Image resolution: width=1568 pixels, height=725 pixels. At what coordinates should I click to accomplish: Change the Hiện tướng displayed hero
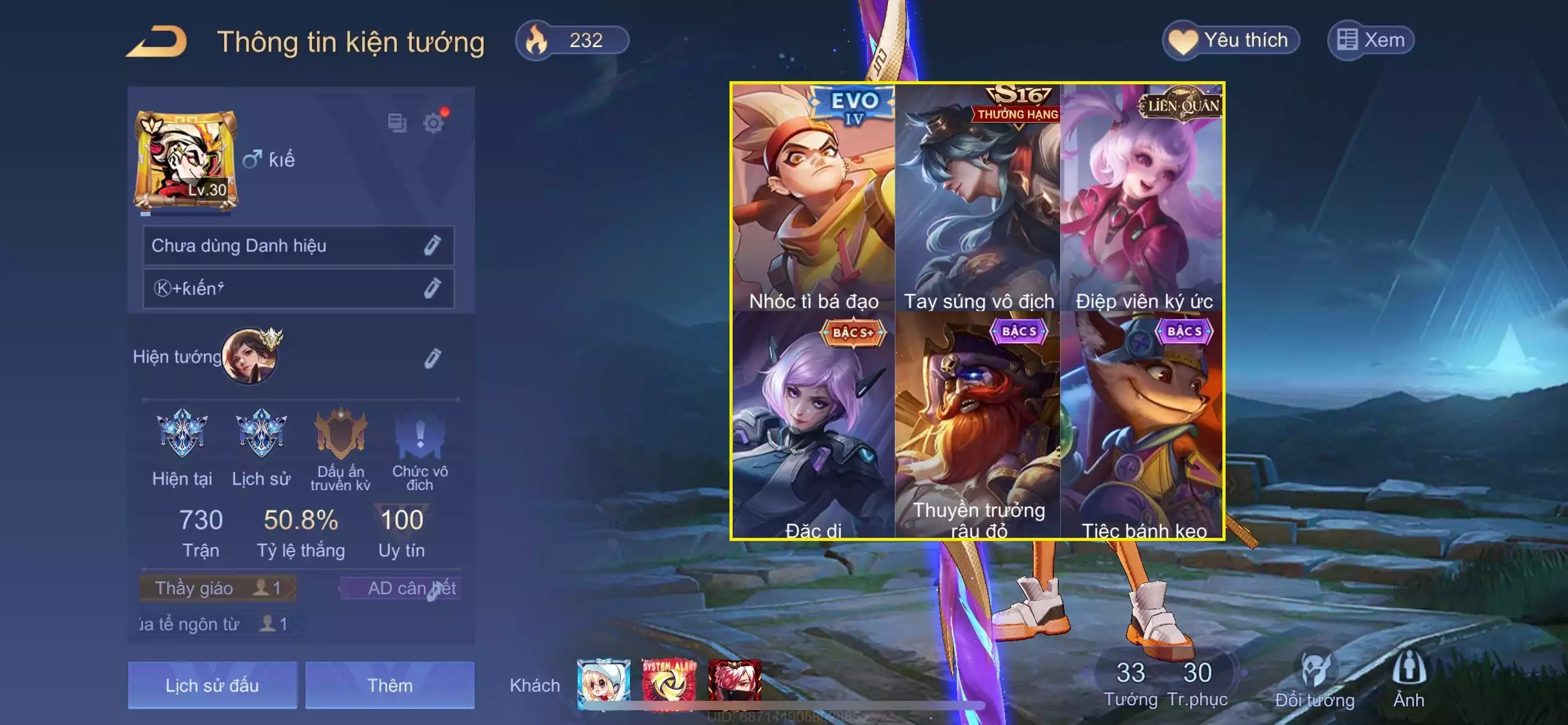pyautogui.click(x=432, y=358)
